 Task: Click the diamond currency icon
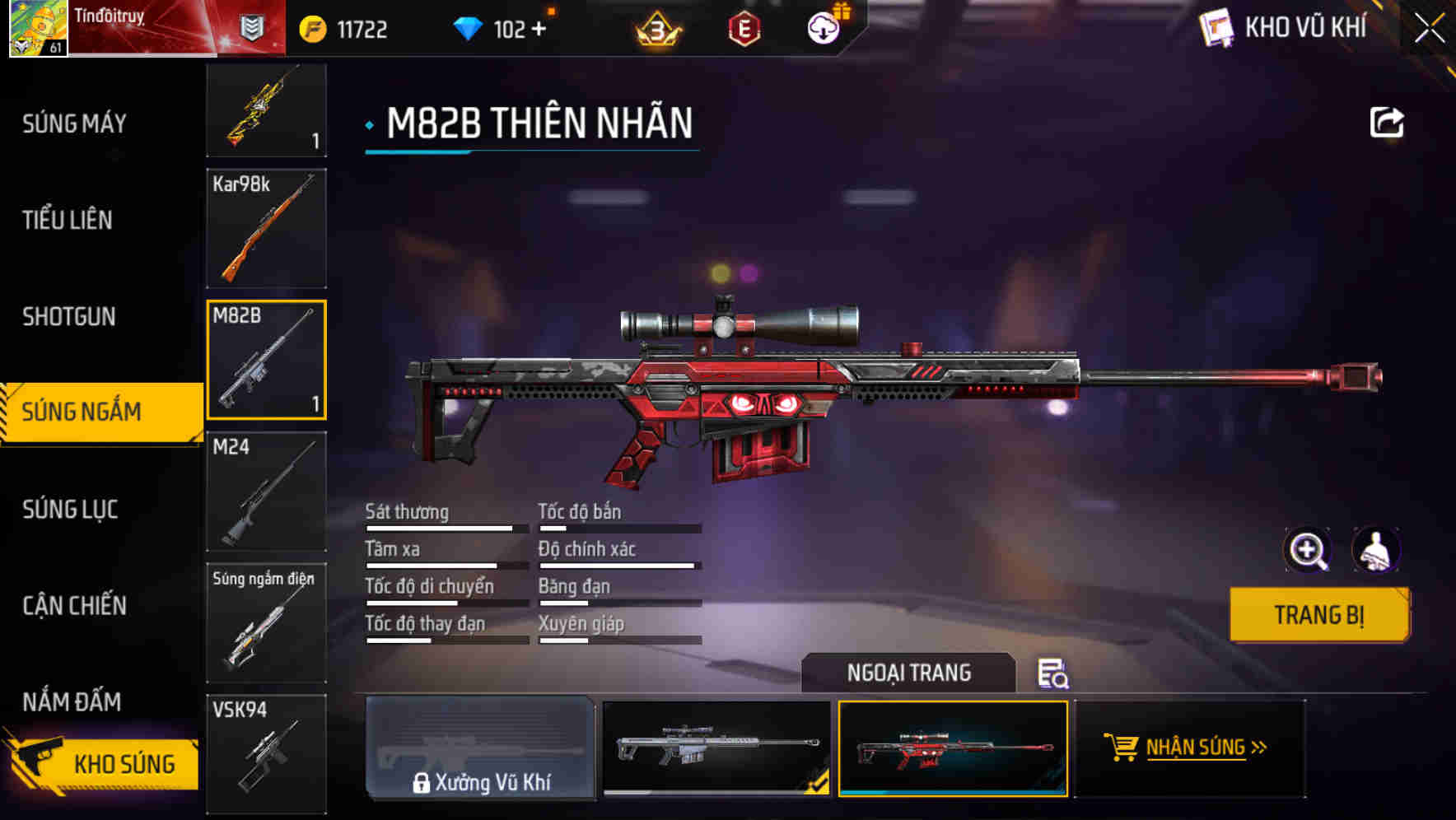click(x=466, y=27)
